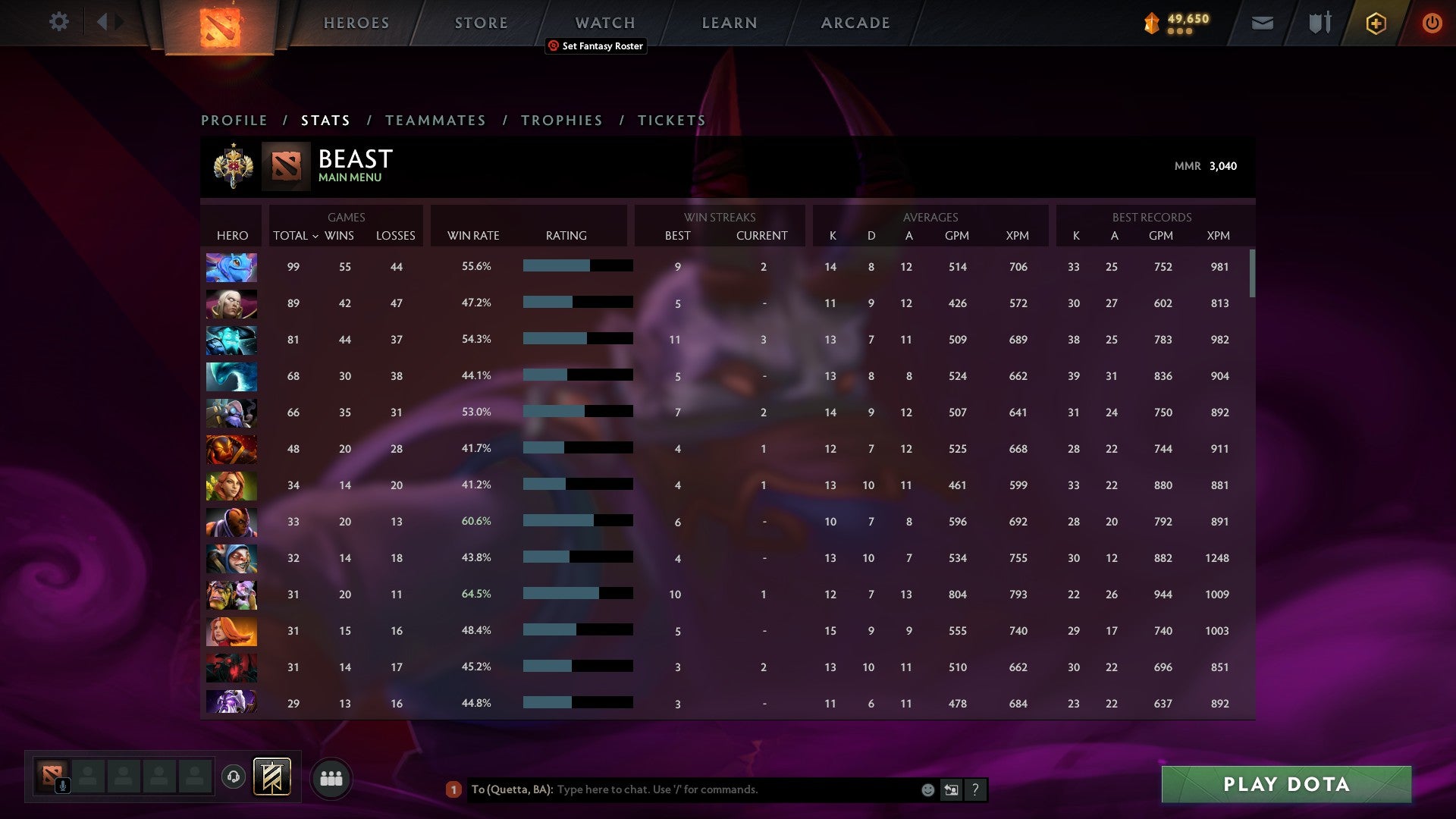1456x819 pixels.
Task: Open the friends list people icon
Action: click(331, 777)
